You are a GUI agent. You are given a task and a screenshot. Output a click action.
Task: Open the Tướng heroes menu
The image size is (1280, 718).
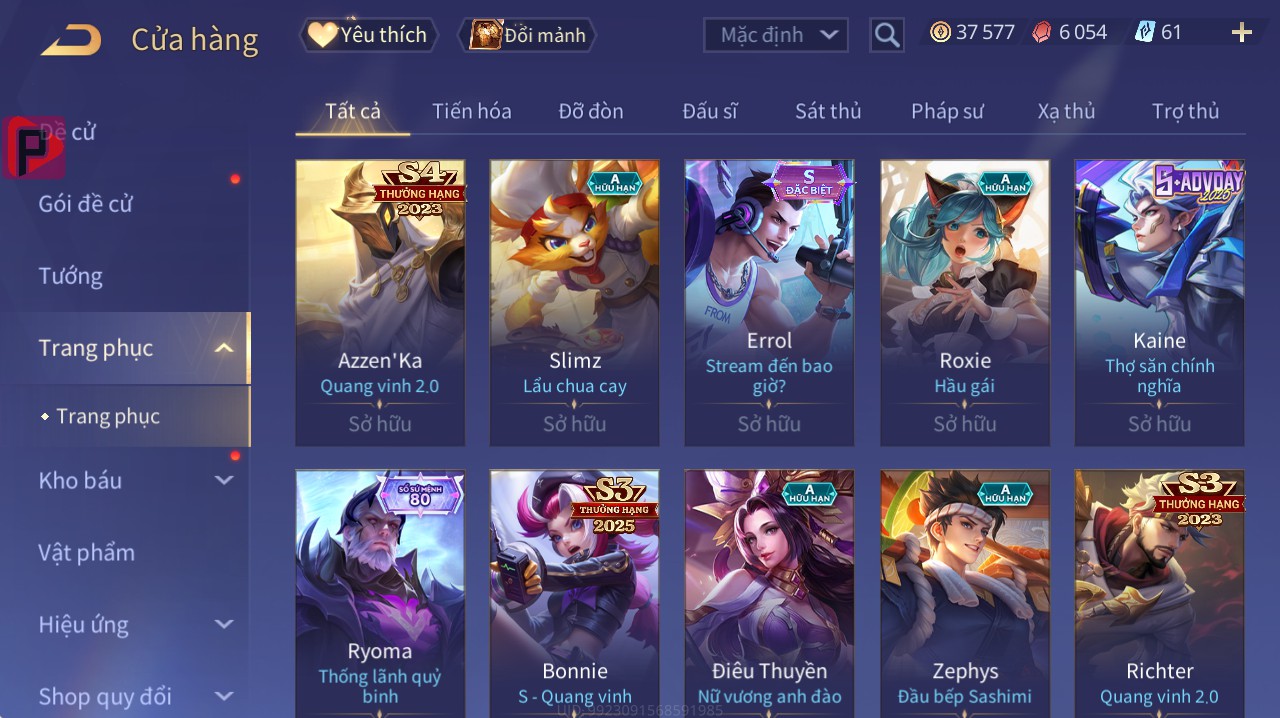tap(70, 276)
